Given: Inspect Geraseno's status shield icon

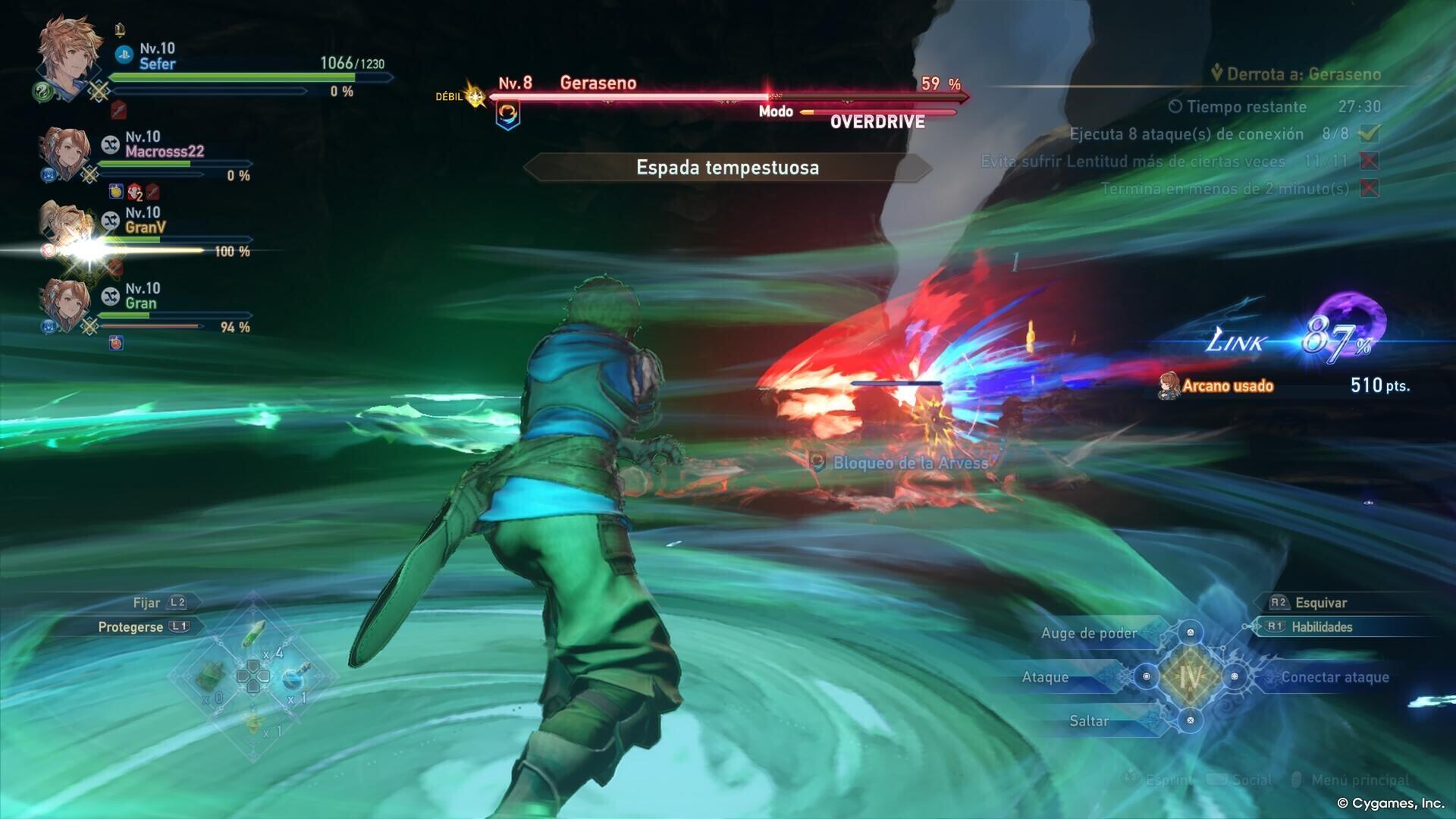Looking at the screenshot, I should 508,115.
